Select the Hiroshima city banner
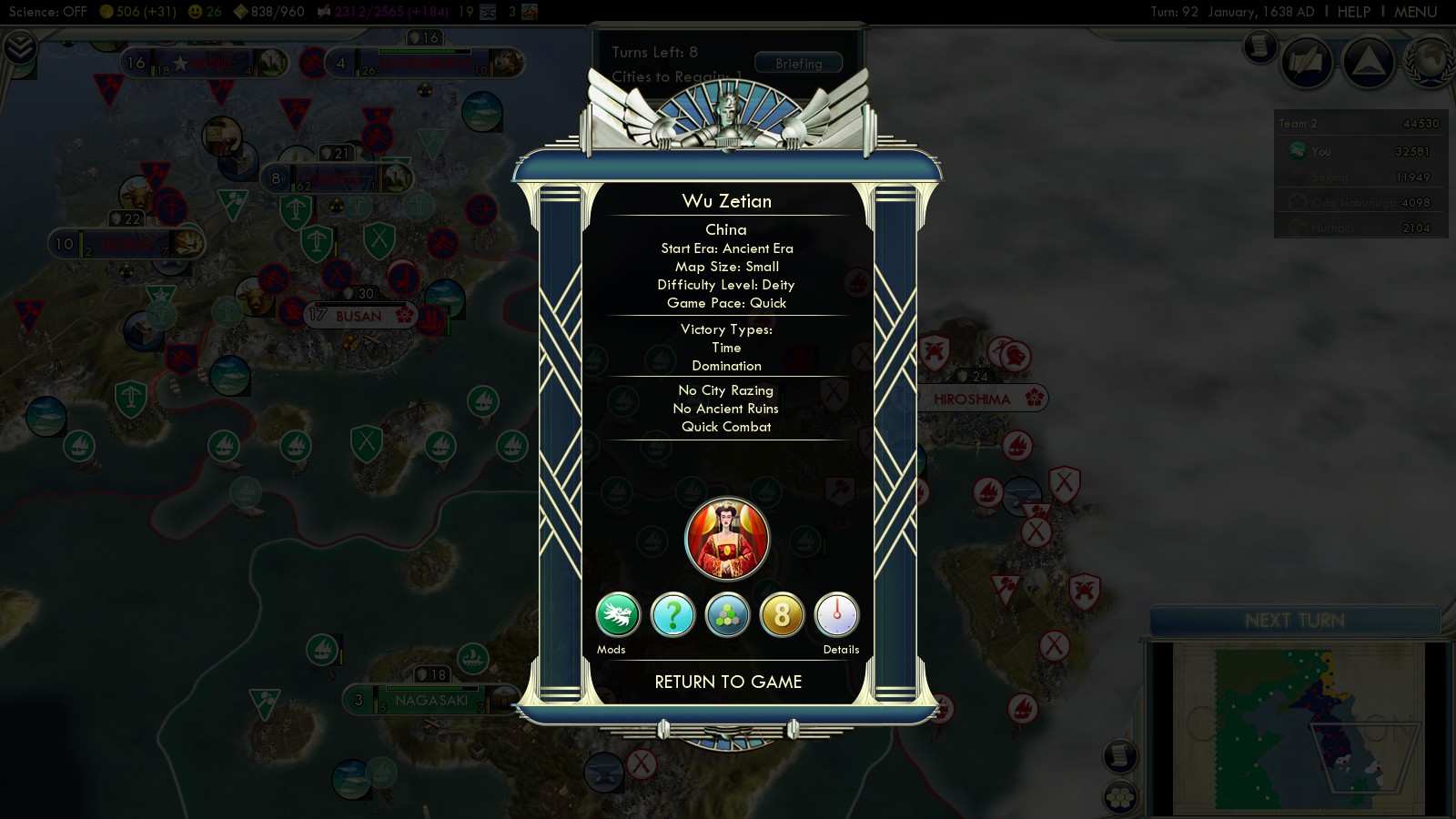Screen dimensions: 1456x819 coord(972,399)
